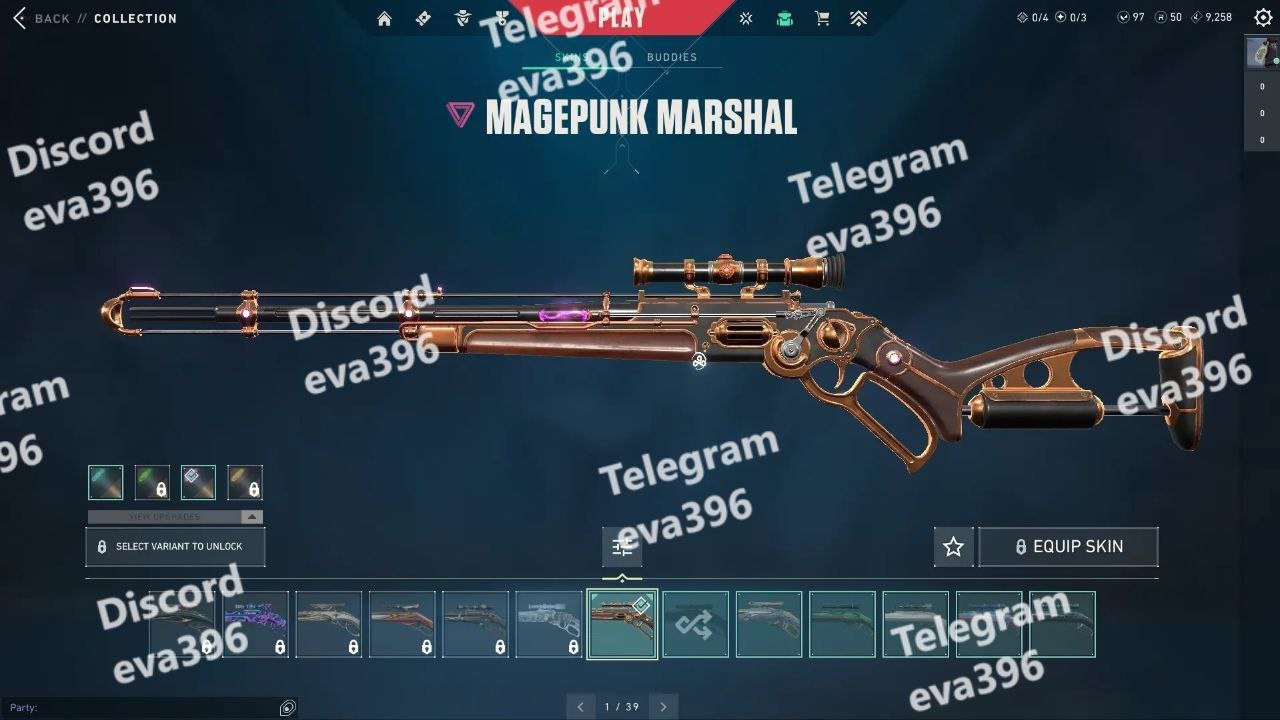This screenshot has width=1280, height=720.
Task: Open the store shopping cart icon
Action: 822,18
